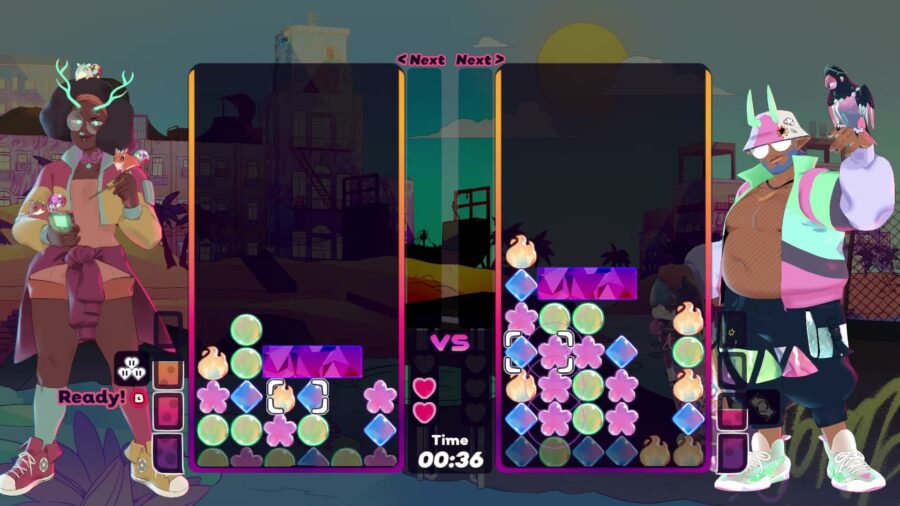Click the topmost flame tile on the opponent's board
The image size is (900, 506).
[x=521, y=252]
